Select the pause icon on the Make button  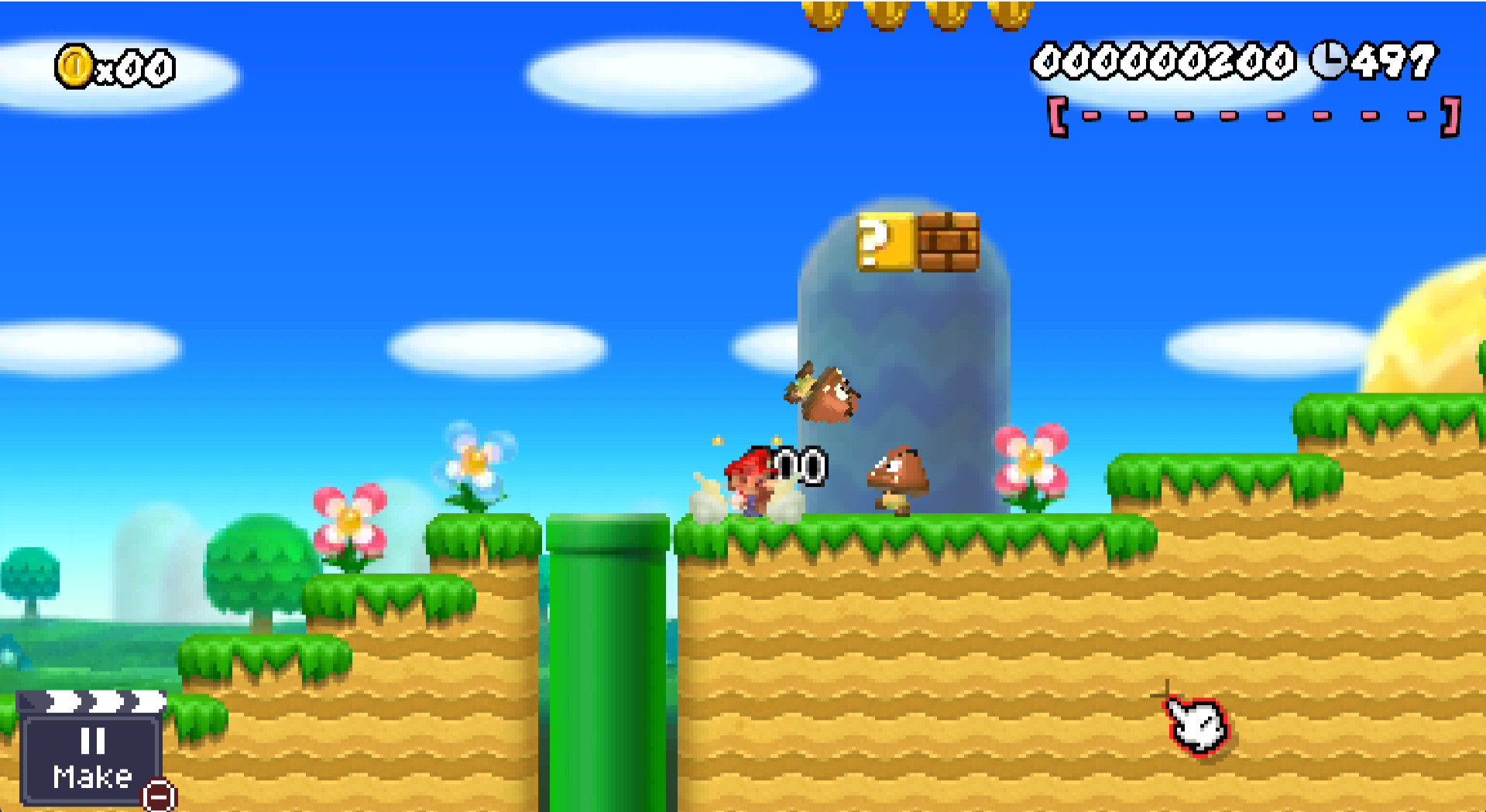click(93, 742)
